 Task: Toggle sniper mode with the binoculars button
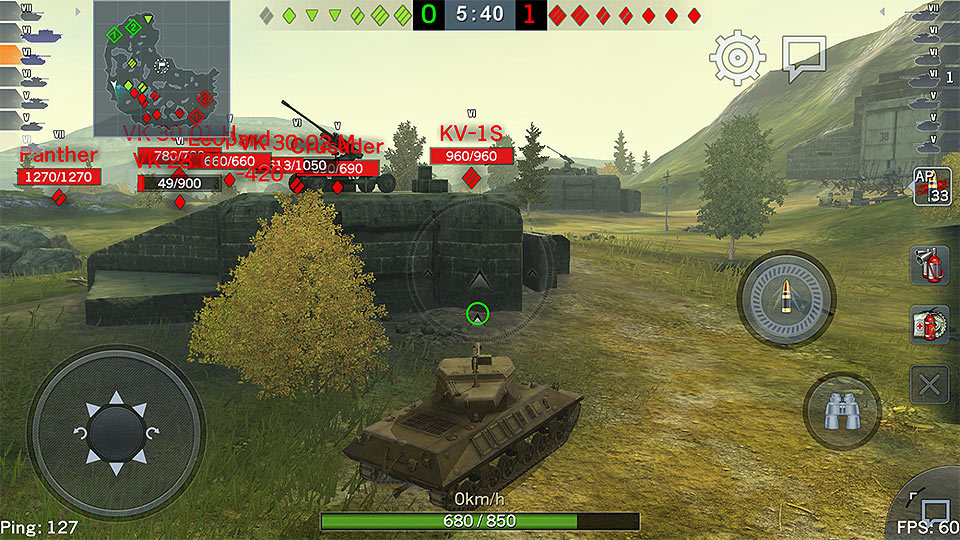pos(841,411)
